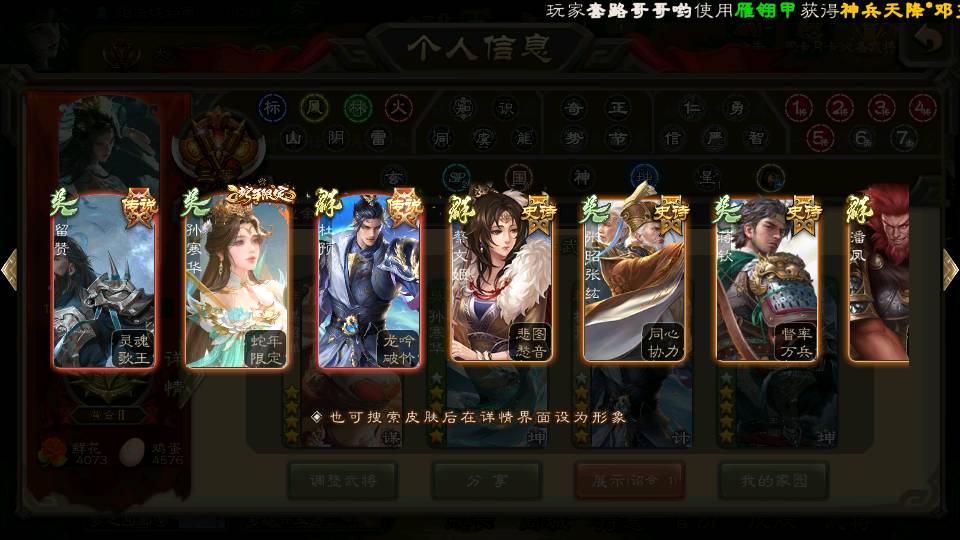Screen dimensions: 960x540
Task: Choose the 孙寒华 蛇年限定 skin card
Action: [x=236, y=280]
